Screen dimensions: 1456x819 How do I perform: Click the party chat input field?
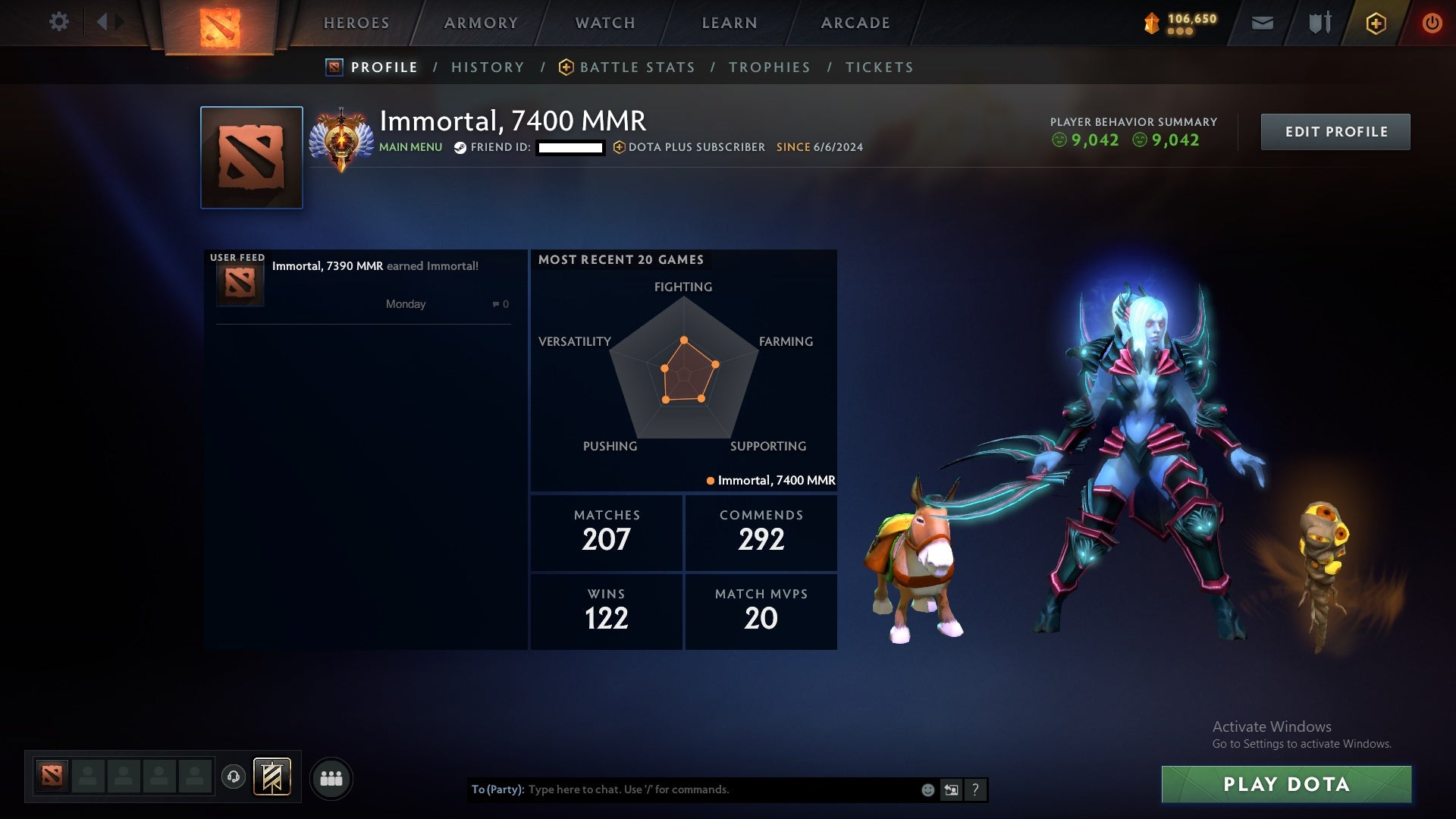720,789
